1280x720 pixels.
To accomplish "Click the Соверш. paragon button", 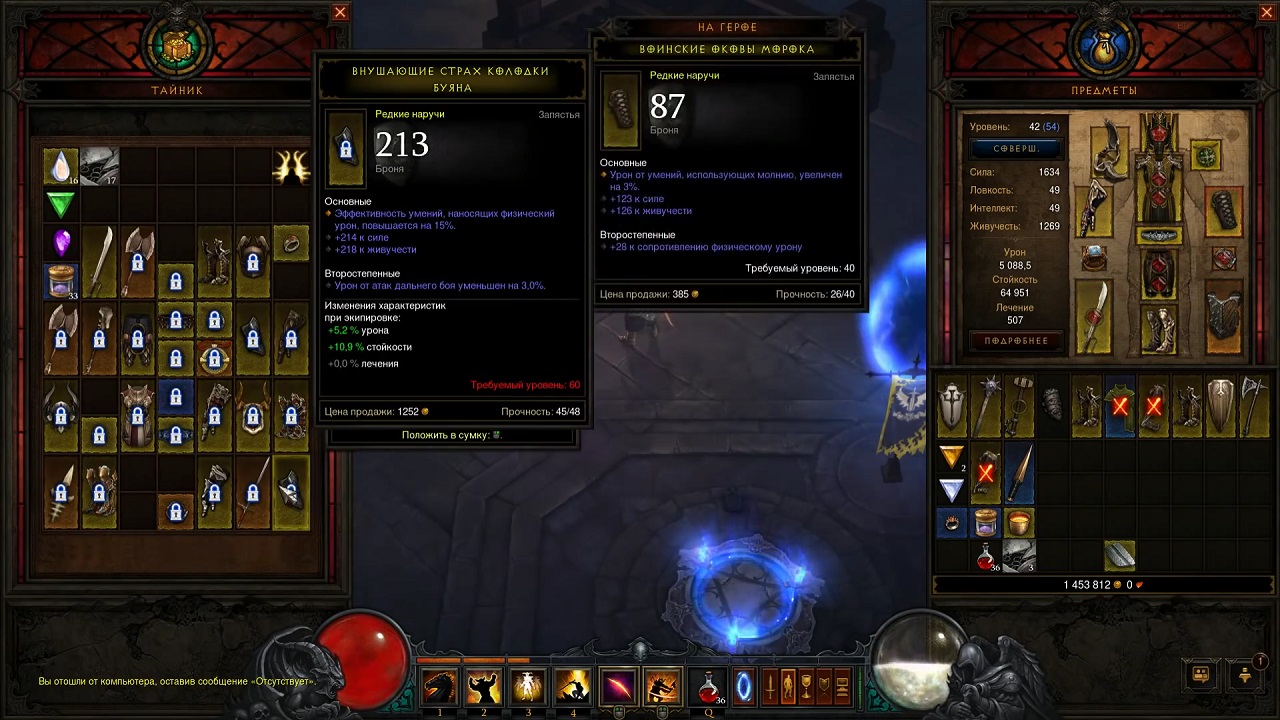I will tap(1014, 148).
